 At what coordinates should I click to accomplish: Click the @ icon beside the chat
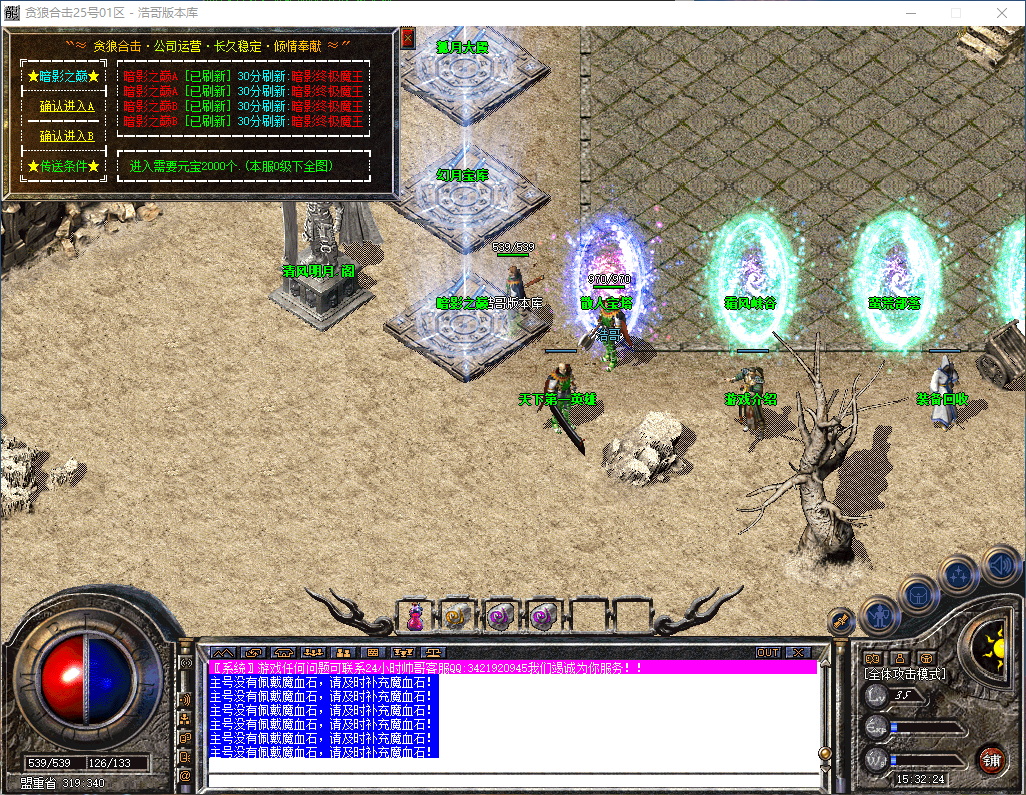click(x=185, y=775)
